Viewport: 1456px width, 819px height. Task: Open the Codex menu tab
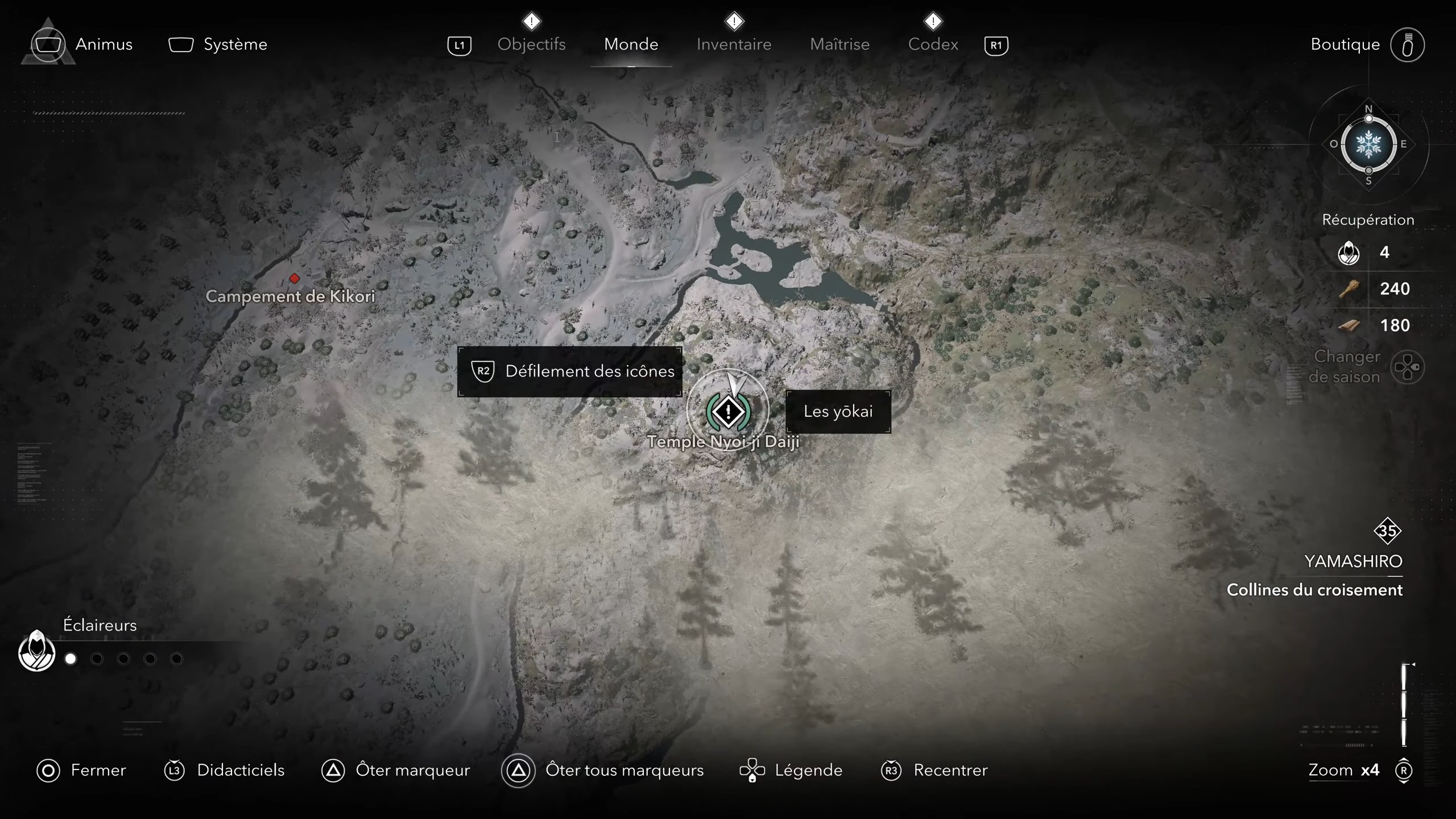pos(933,44)
